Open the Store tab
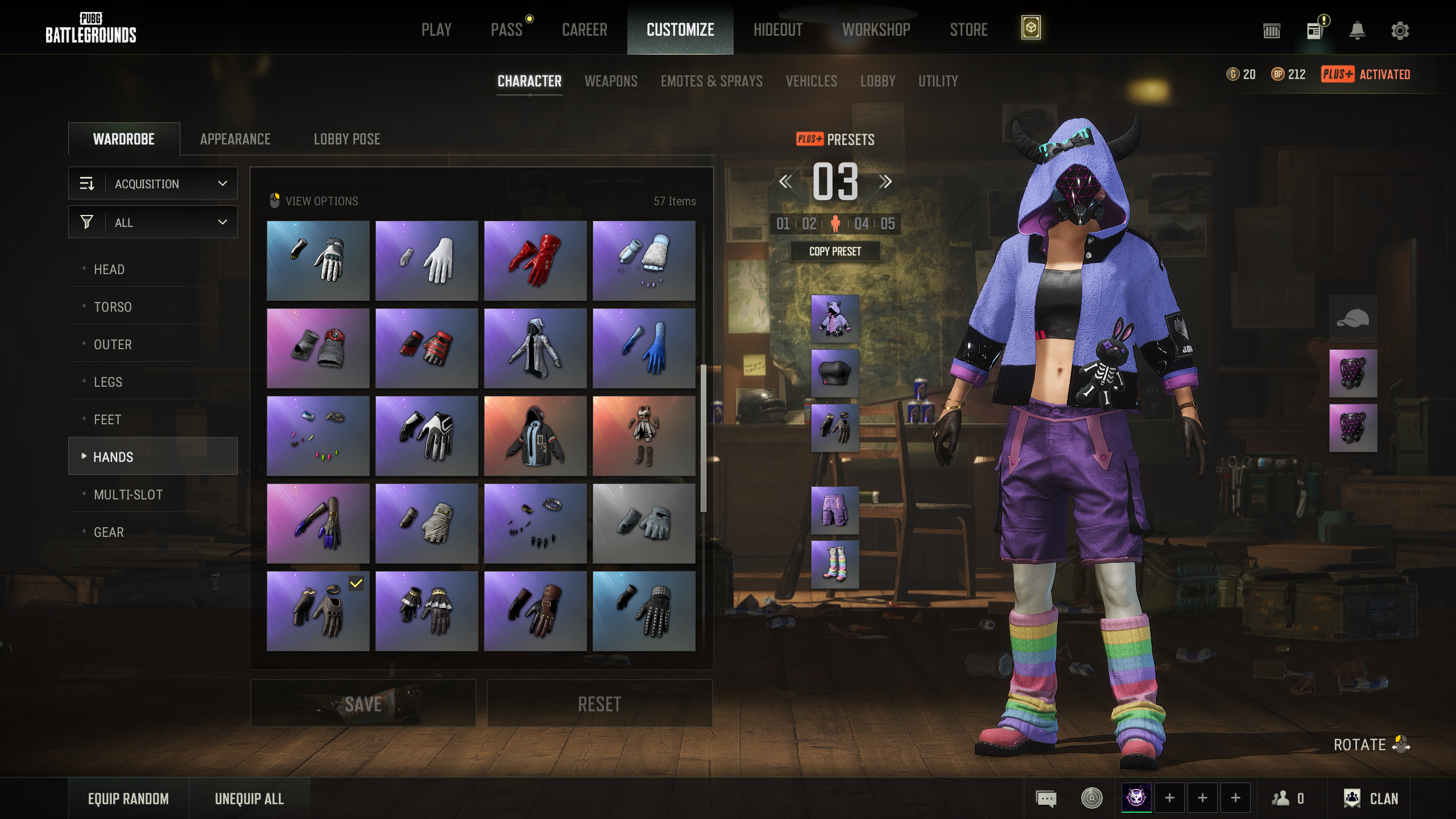 point(969,30)
